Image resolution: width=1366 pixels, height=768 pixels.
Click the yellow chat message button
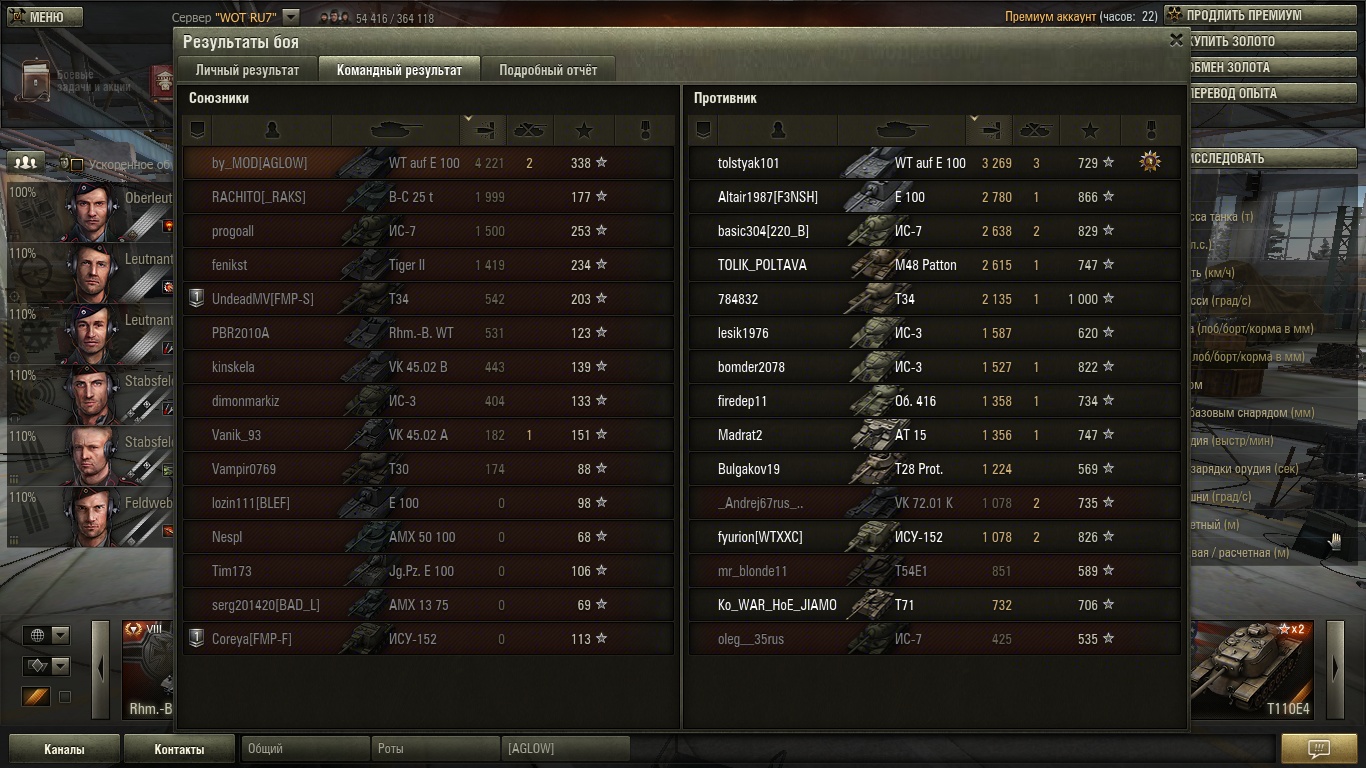coord(1318,749)
